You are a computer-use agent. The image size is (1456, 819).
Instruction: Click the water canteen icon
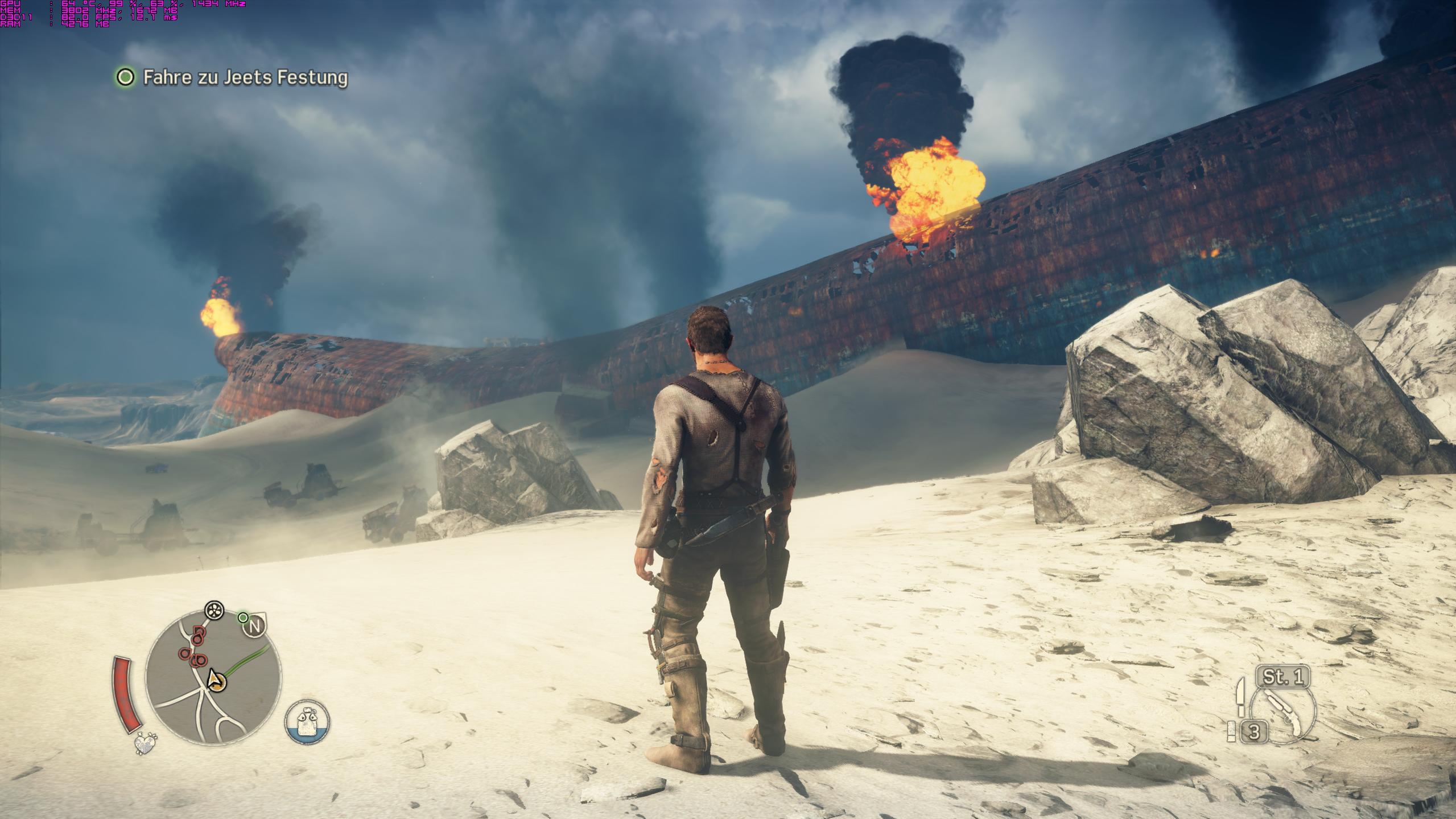pos(307,722)
